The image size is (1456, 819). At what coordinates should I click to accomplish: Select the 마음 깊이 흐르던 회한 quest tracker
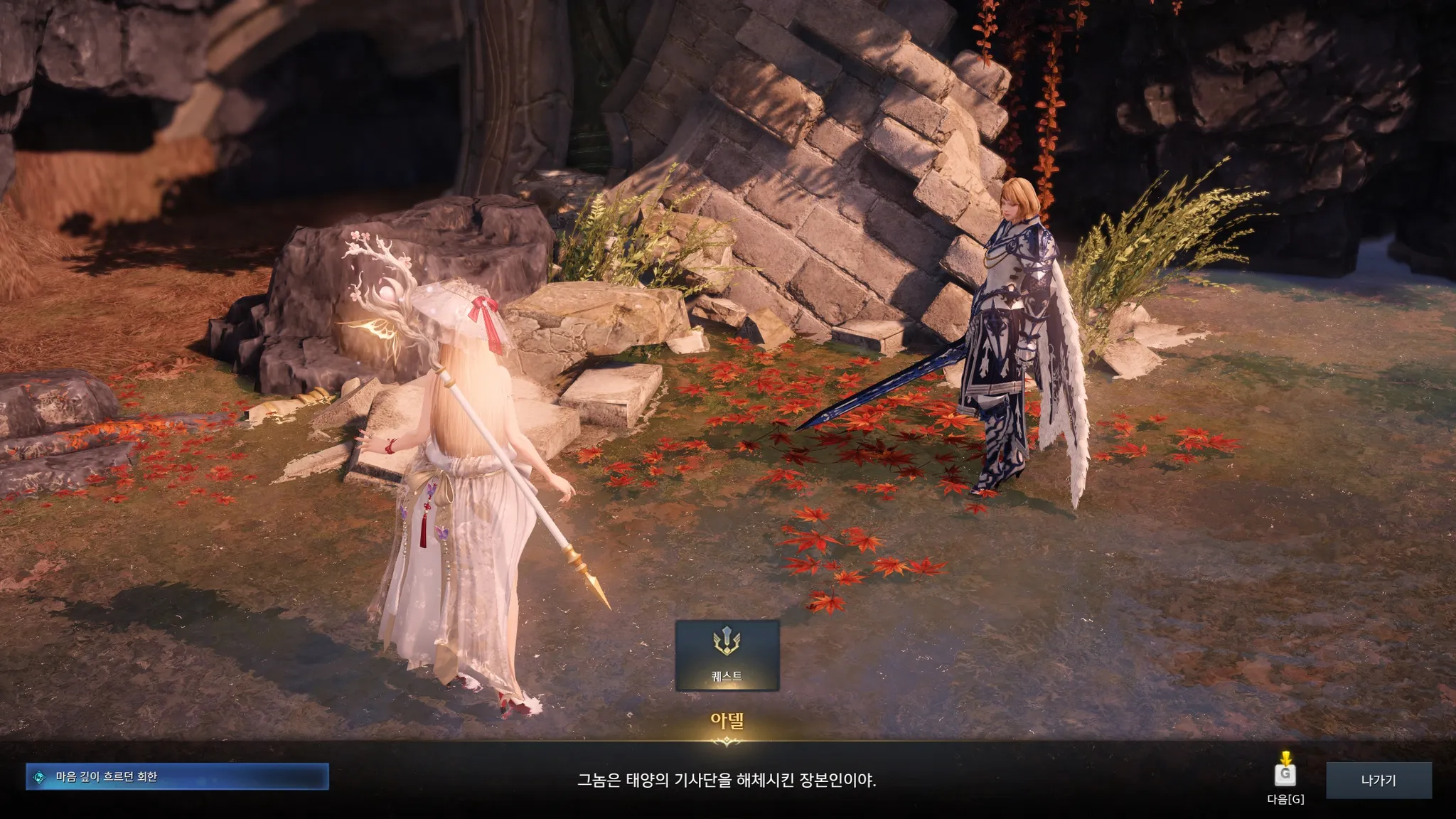coord(177,776)
